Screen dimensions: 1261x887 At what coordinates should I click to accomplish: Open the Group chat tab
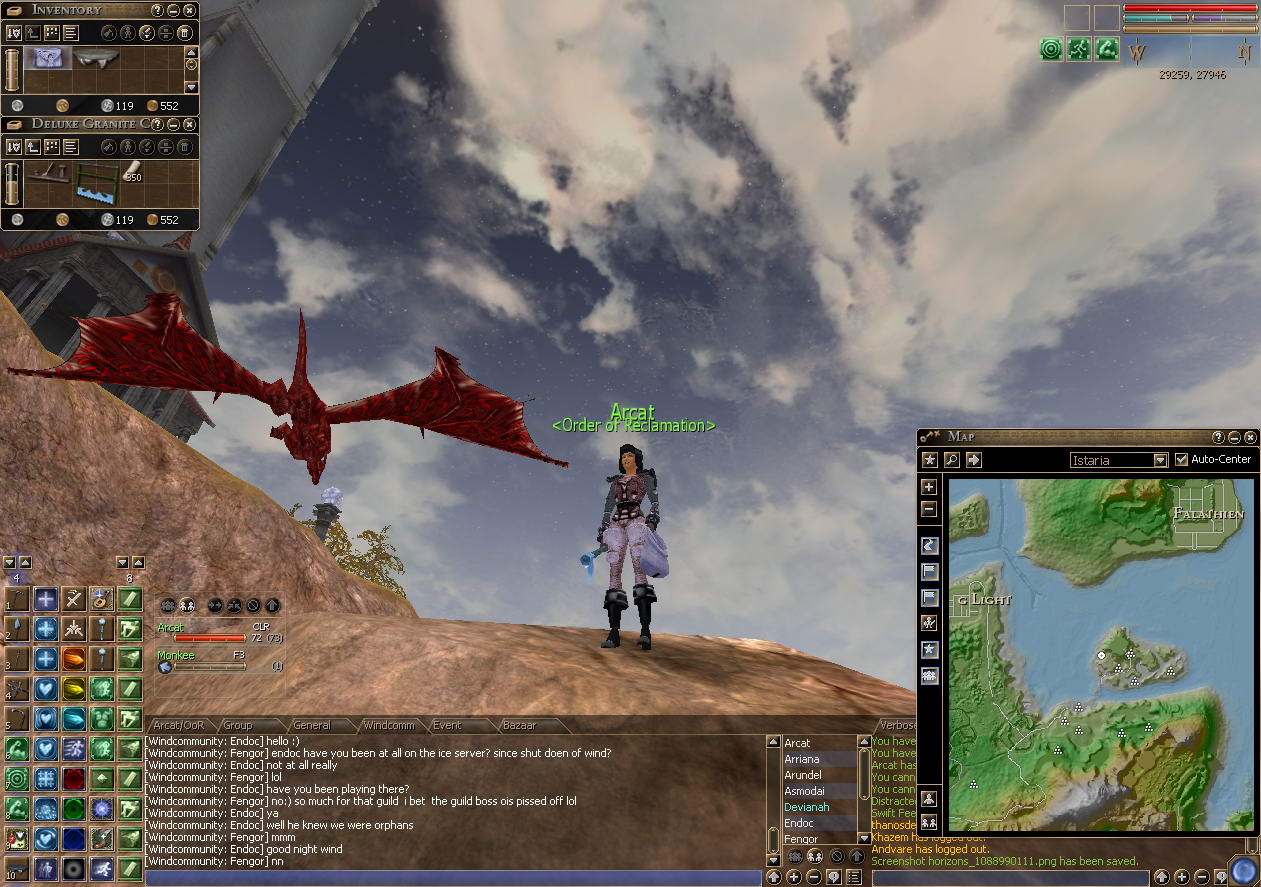pos(238,725)
